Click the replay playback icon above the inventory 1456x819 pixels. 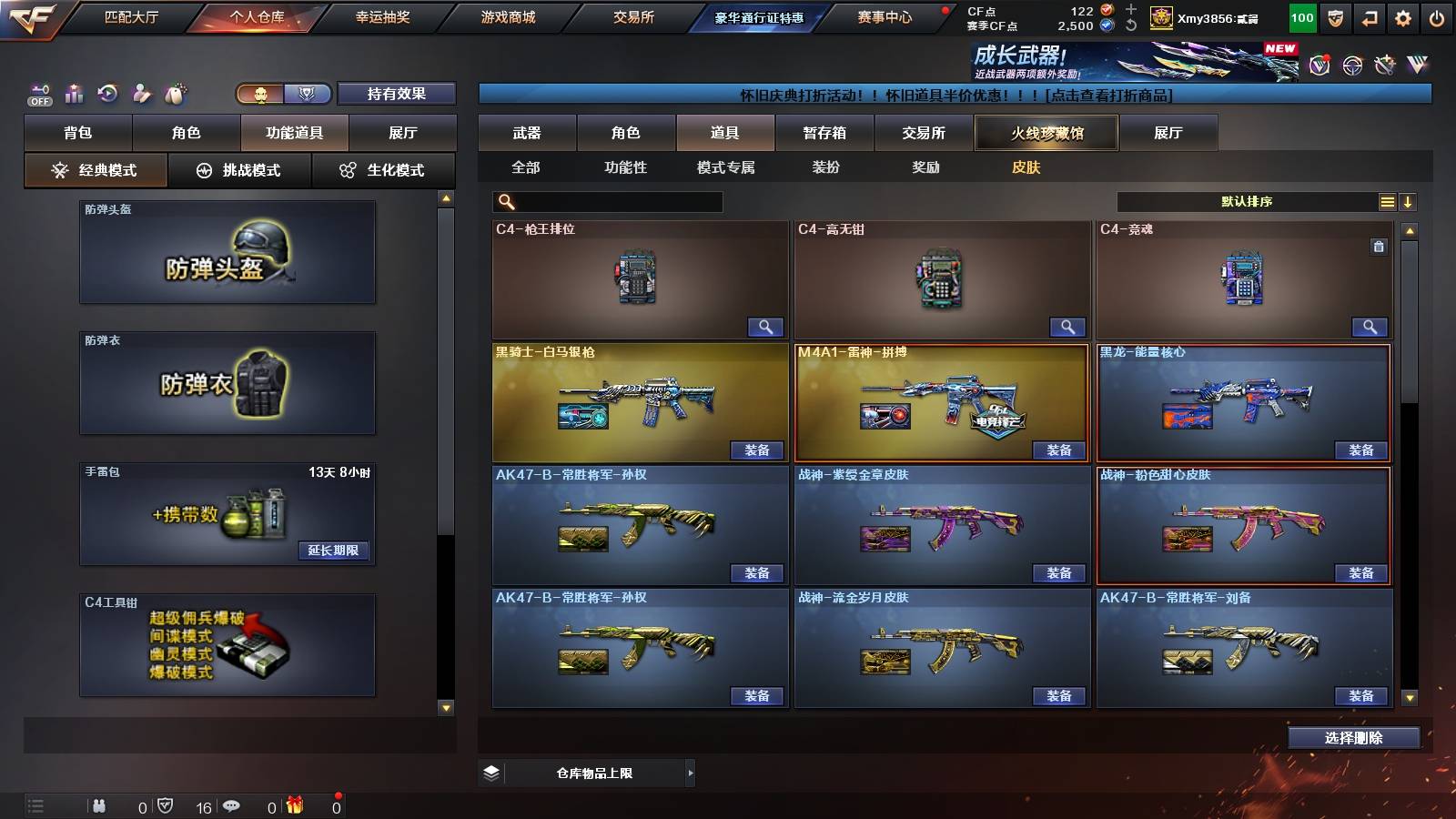pyautogui.click(x=108, y=93)
